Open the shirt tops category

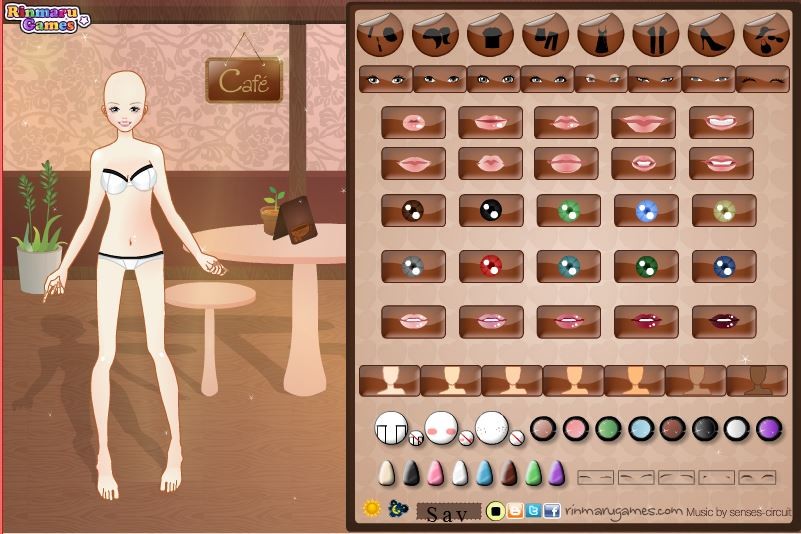point(490,36)
